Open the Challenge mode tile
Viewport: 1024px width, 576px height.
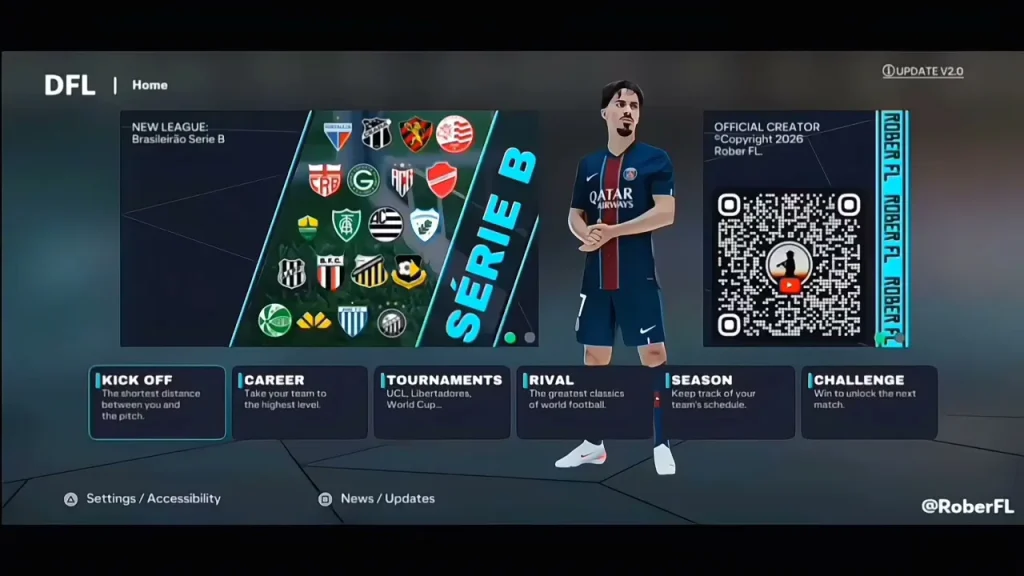pyautogui.click(x=869, y=402)
